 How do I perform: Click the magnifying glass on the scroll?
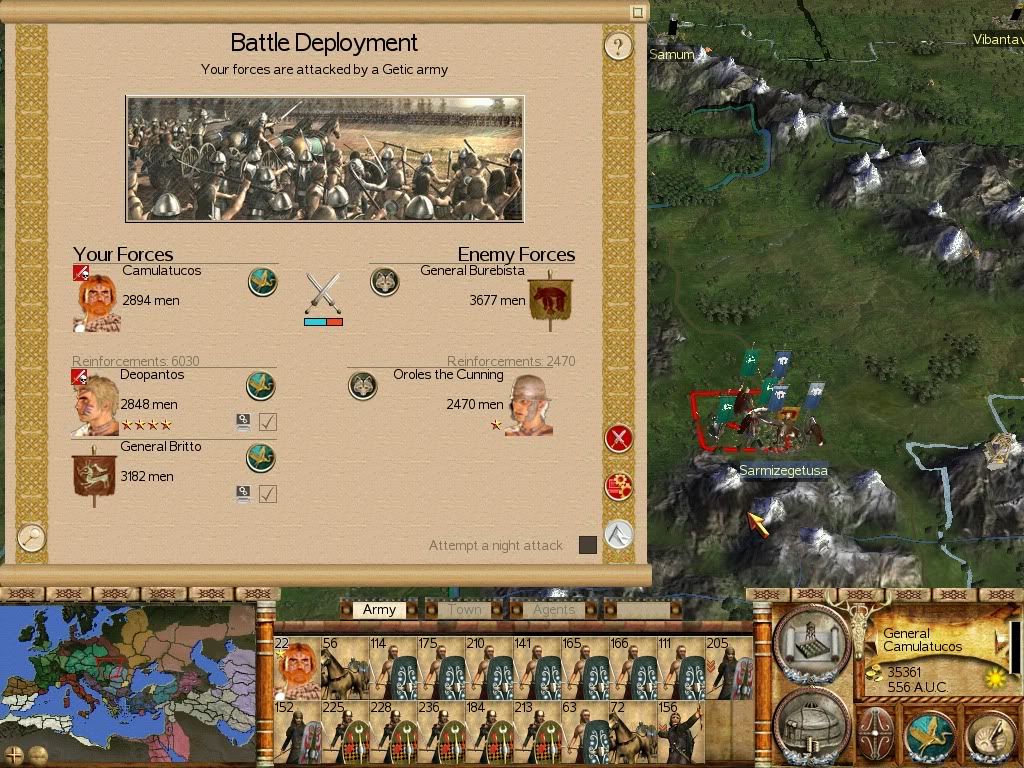click(x=31, y=537)
